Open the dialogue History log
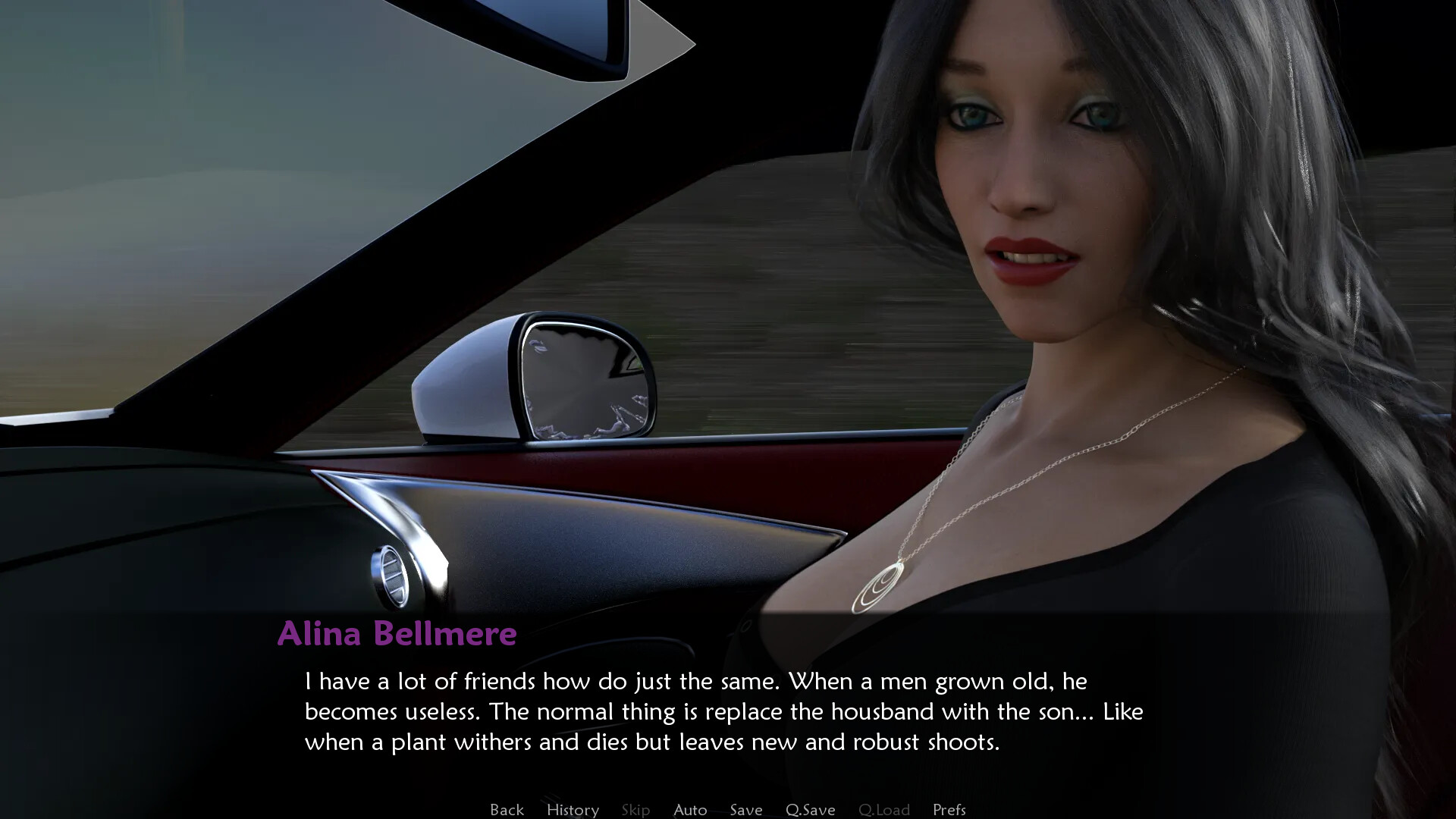The width and height of the screenshot is (1456, 819). 573,809
